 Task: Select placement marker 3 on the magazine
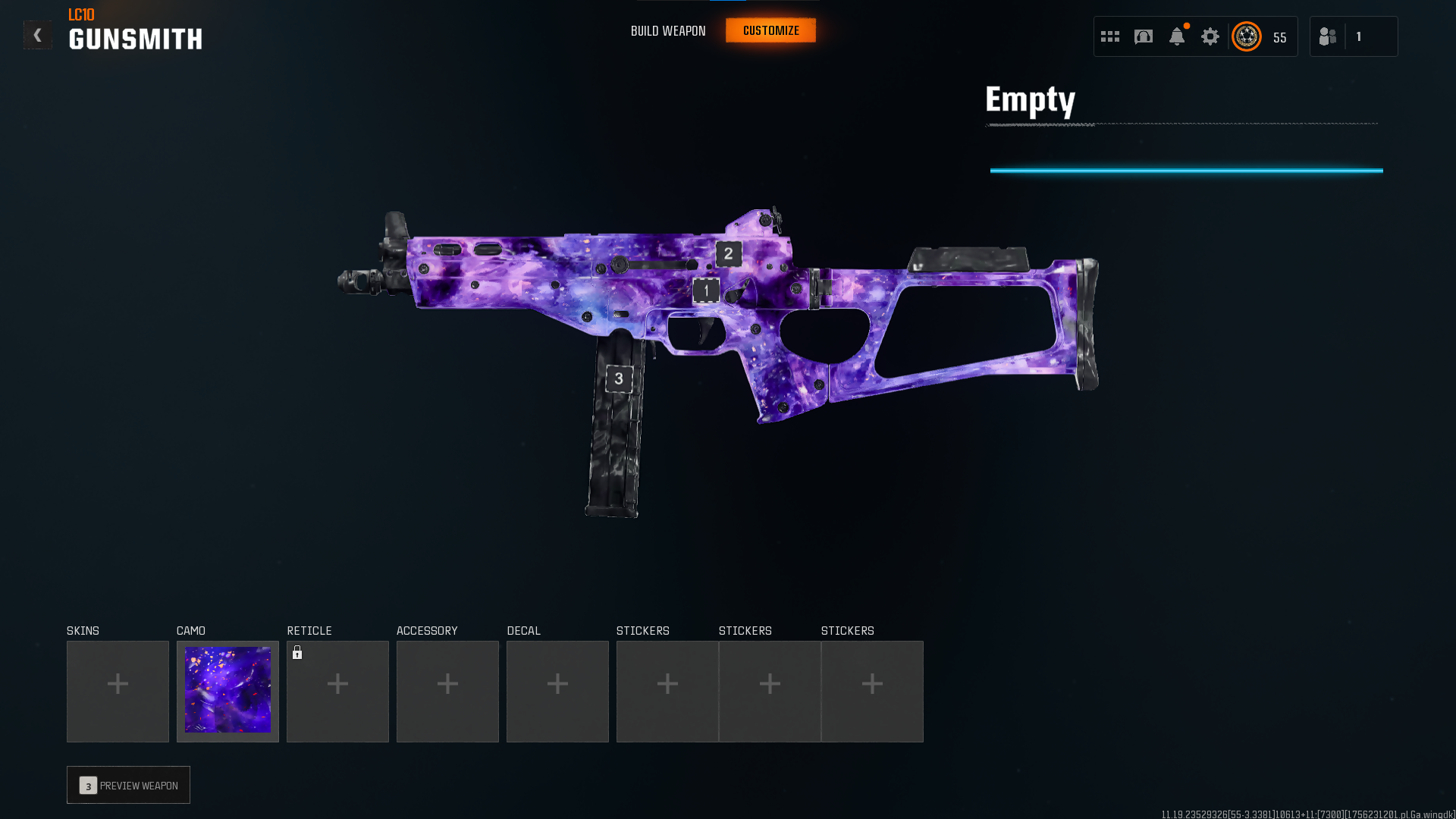pos(619,378)
